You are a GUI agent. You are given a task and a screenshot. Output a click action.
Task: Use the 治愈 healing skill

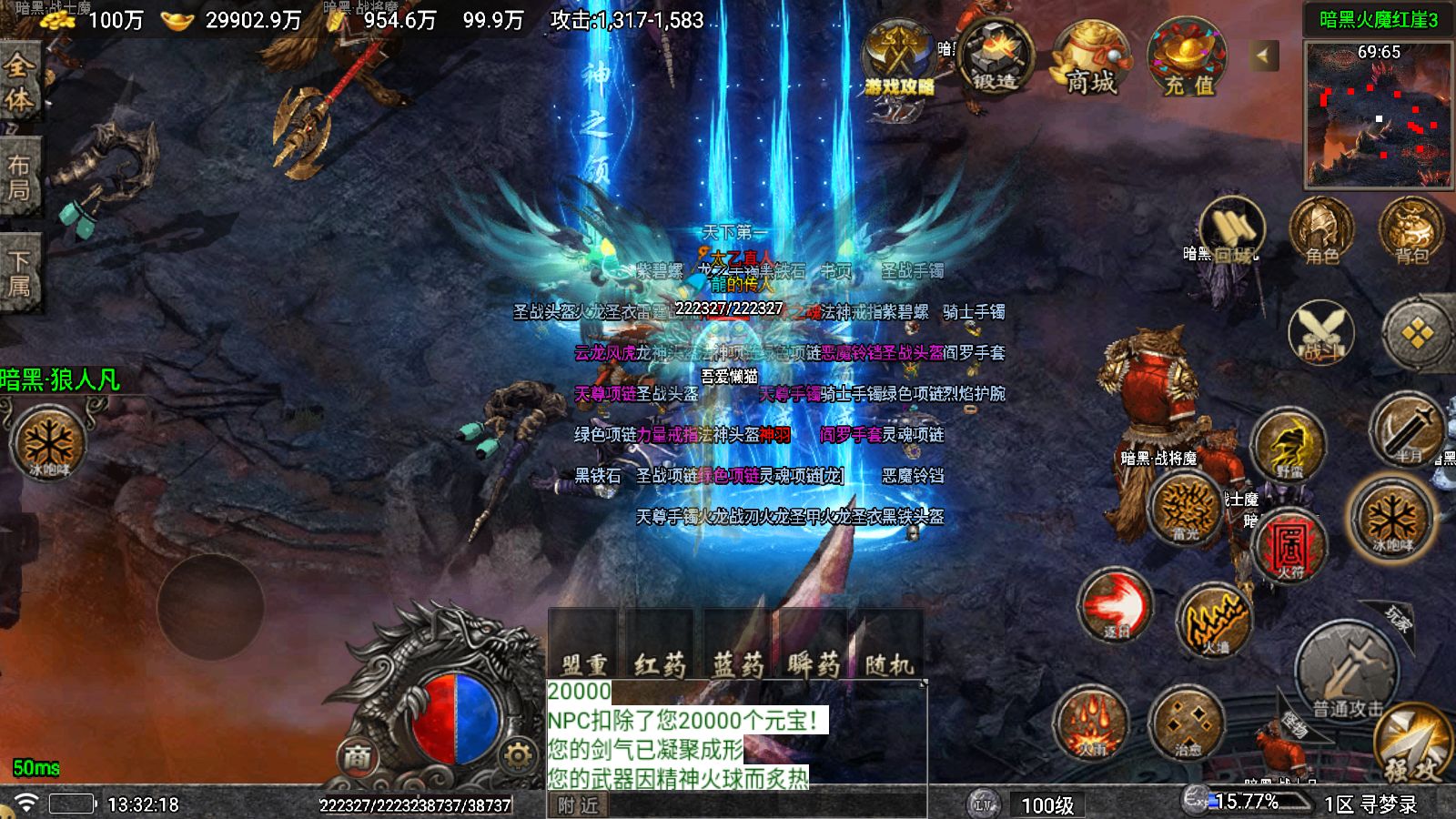click(1188, 725)
